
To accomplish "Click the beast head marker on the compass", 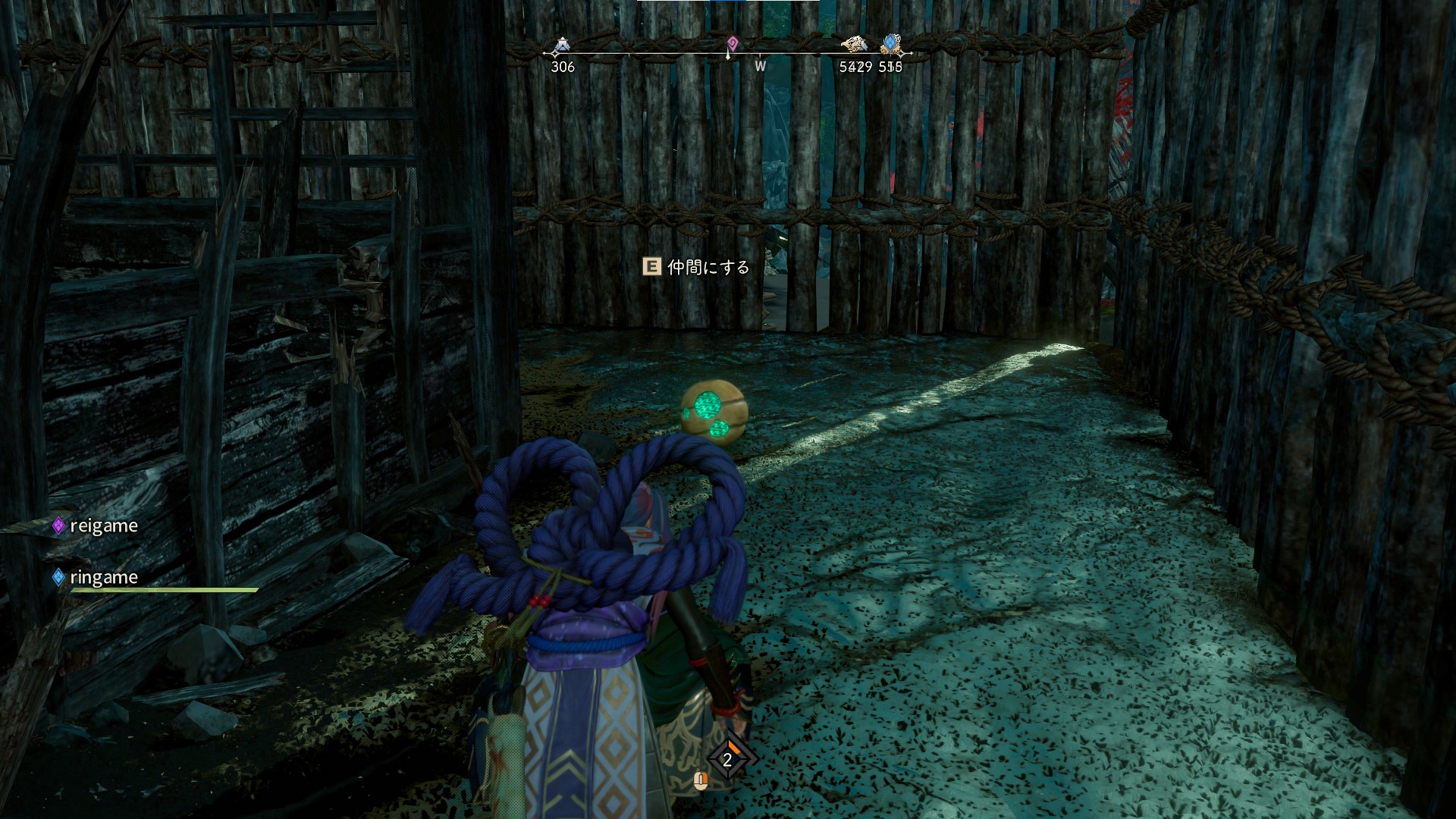I will (x=854, y=45).
